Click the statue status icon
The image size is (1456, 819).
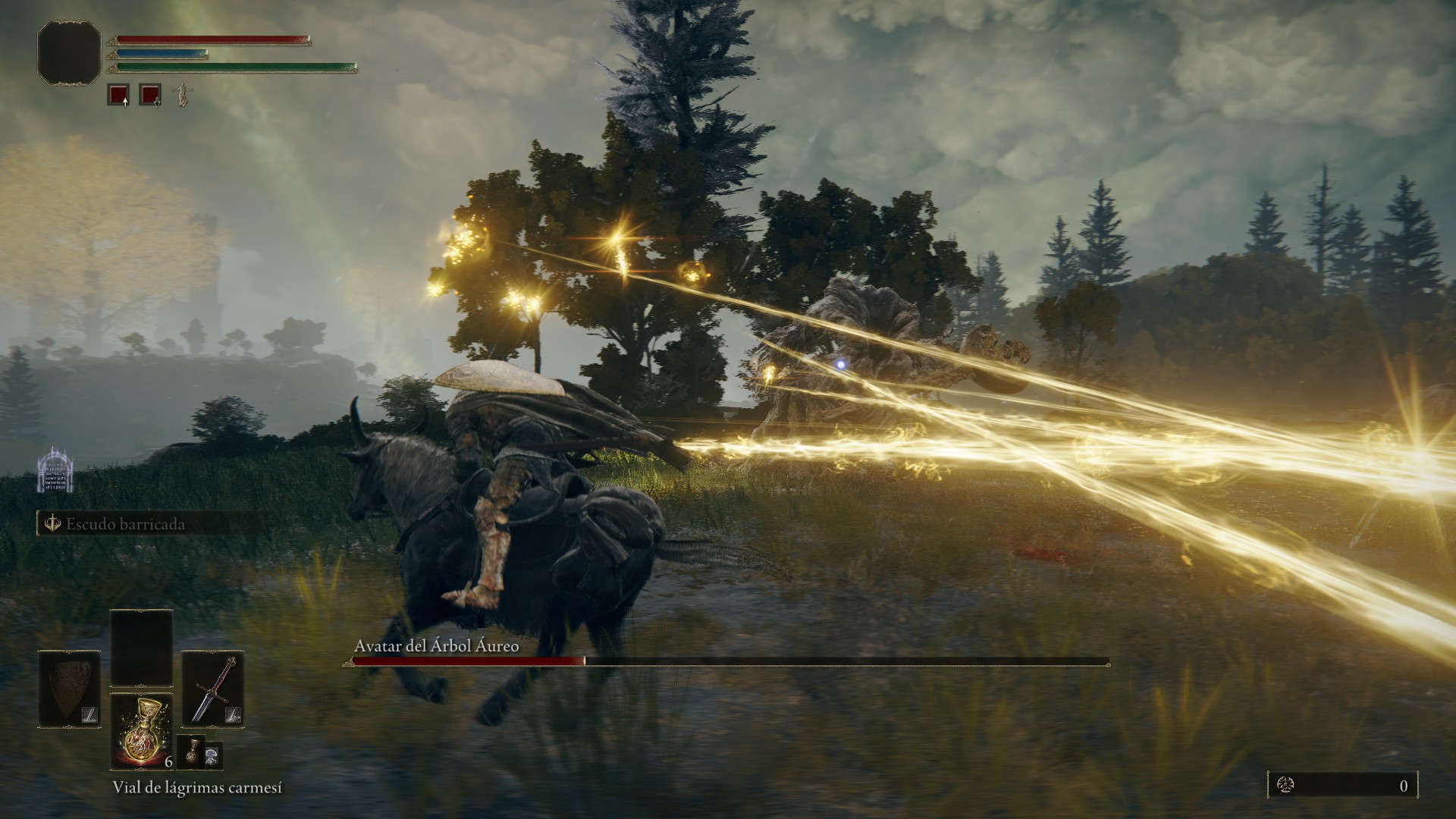tap(181, 95)
